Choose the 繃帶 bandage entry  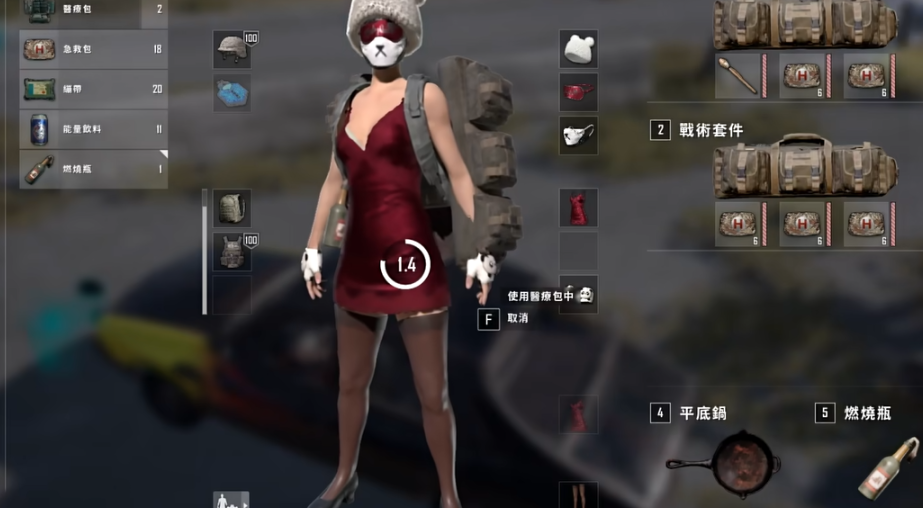(93, 89)
